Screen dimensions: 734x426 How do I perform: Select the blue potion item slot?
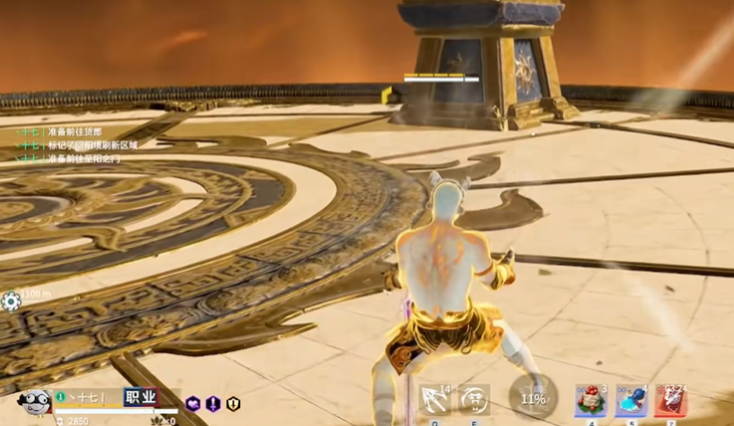pos(631,400)
